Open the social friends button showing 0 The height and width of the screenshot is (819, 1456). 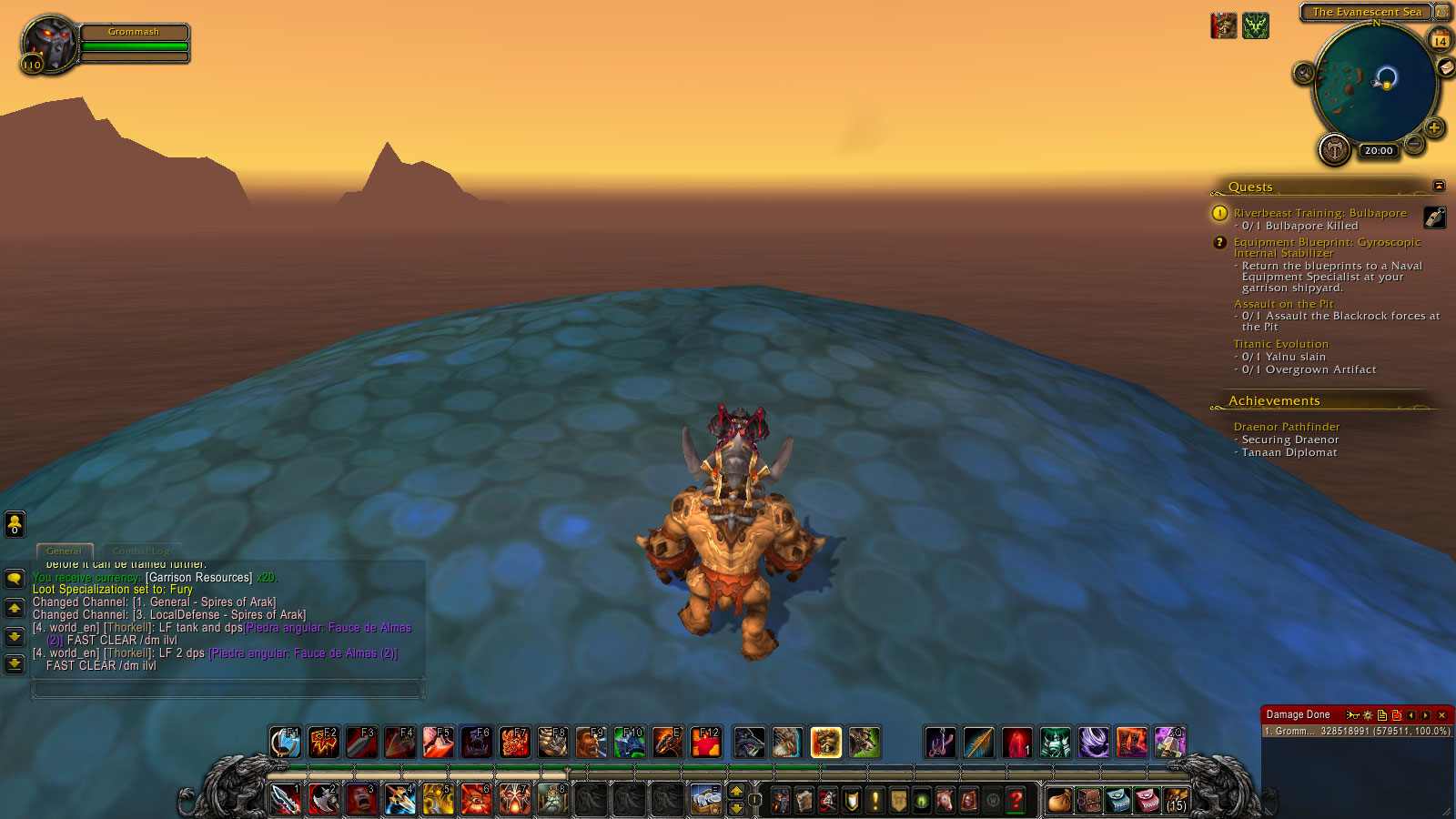click(x=15, y=523)
